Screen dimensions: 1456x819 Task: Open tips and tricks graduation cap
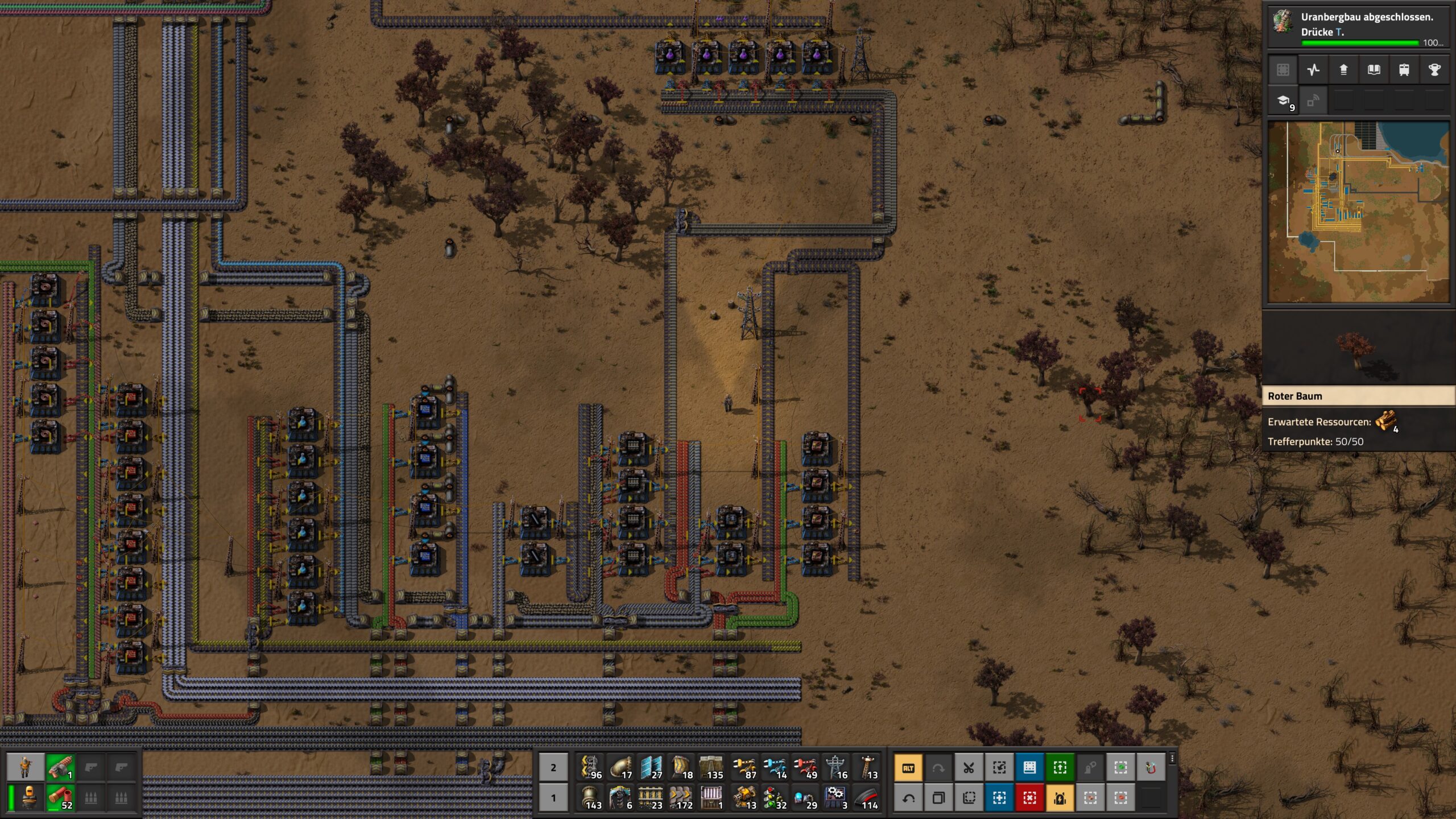(1284, 101)
